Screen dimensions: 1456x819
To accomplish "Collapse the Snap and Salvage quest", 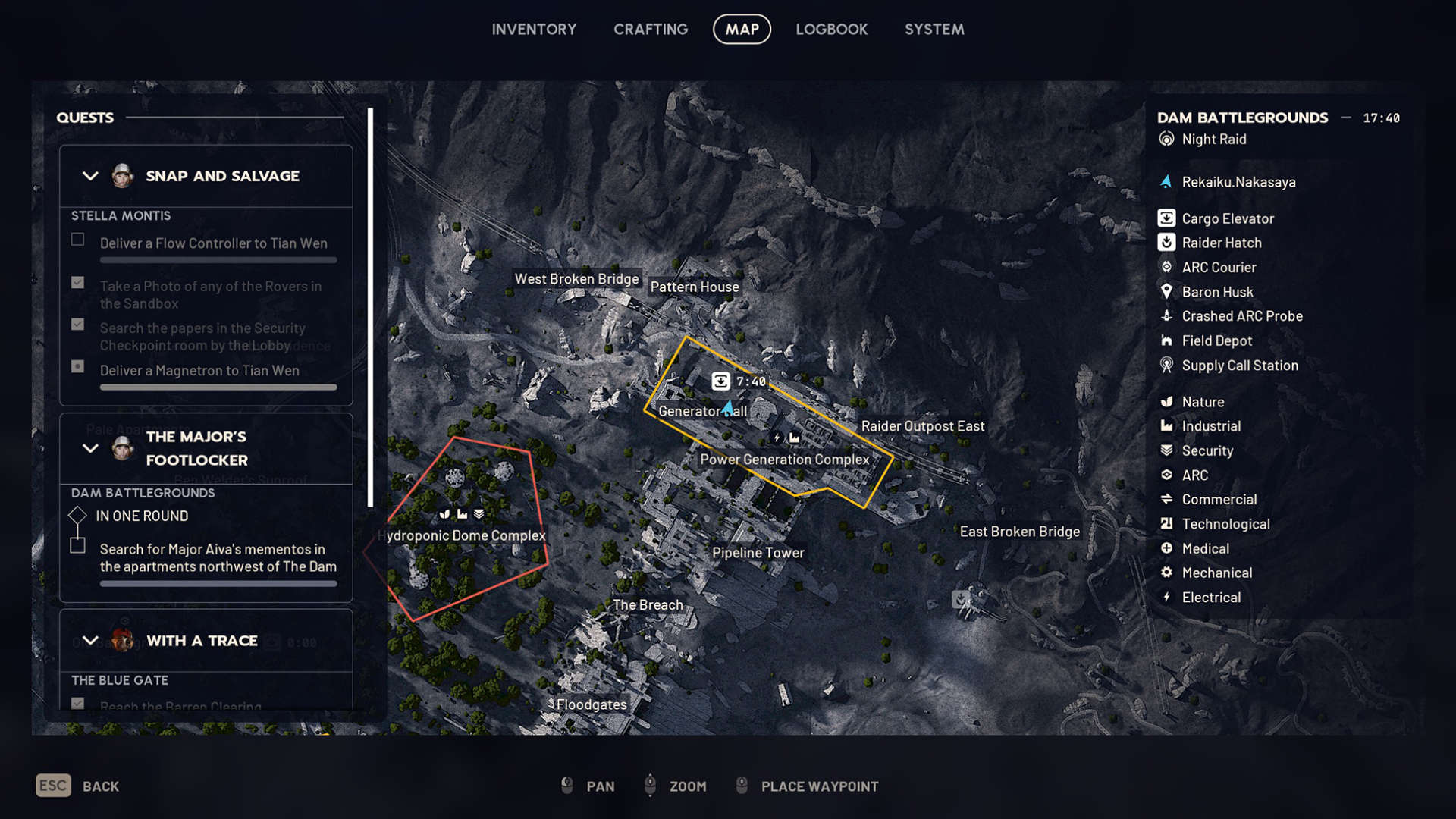I will tap(90, 176).
